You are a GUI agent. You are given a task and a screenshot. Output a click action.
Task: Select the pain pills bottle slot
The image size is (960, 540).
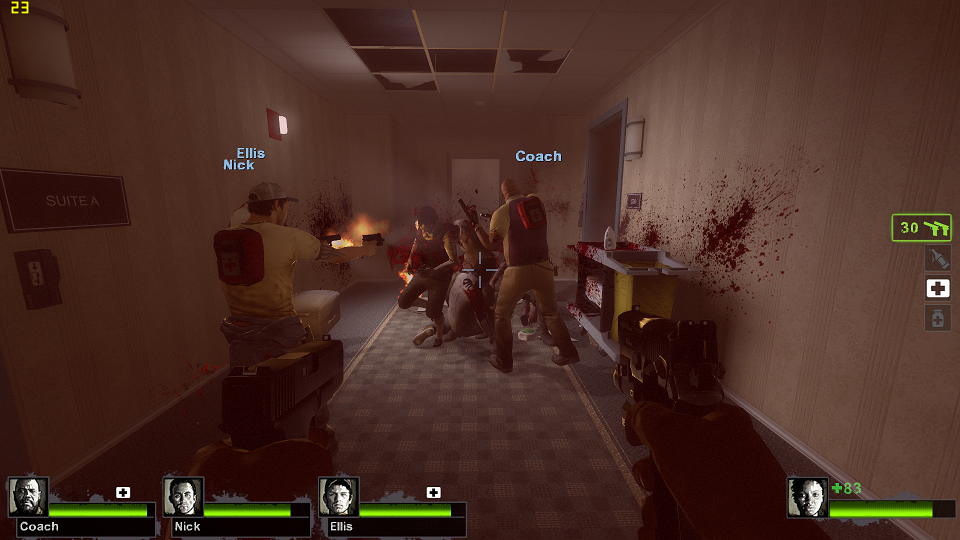click(x=937, y=318)
